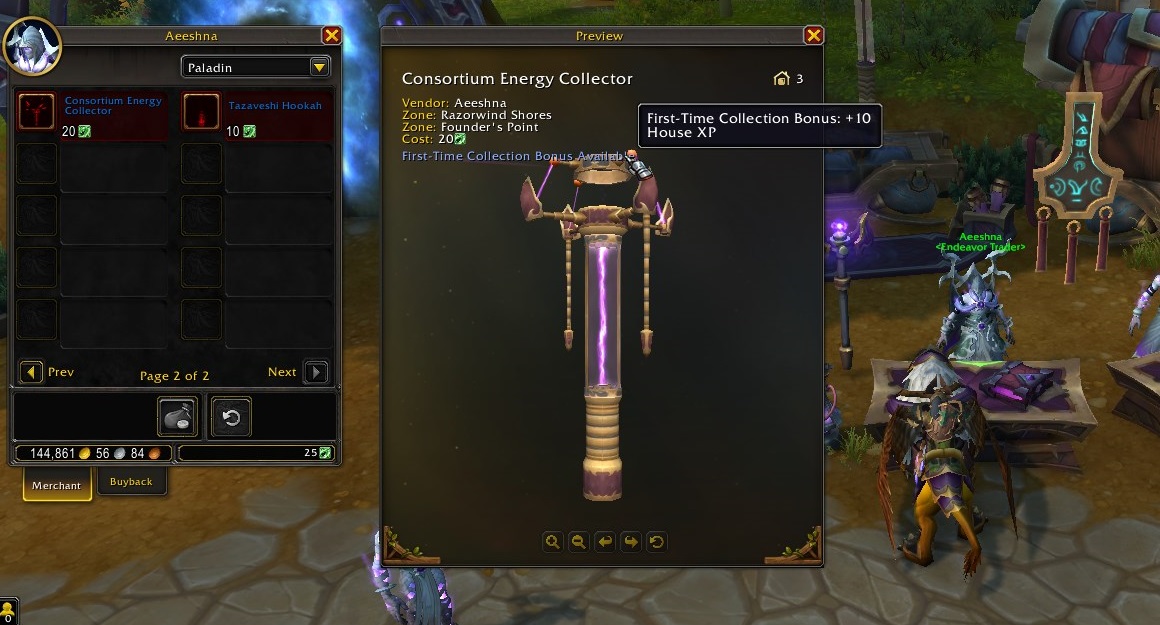
Task: Click the merchant's circular arrow refund button
Action: click(232, 417)
